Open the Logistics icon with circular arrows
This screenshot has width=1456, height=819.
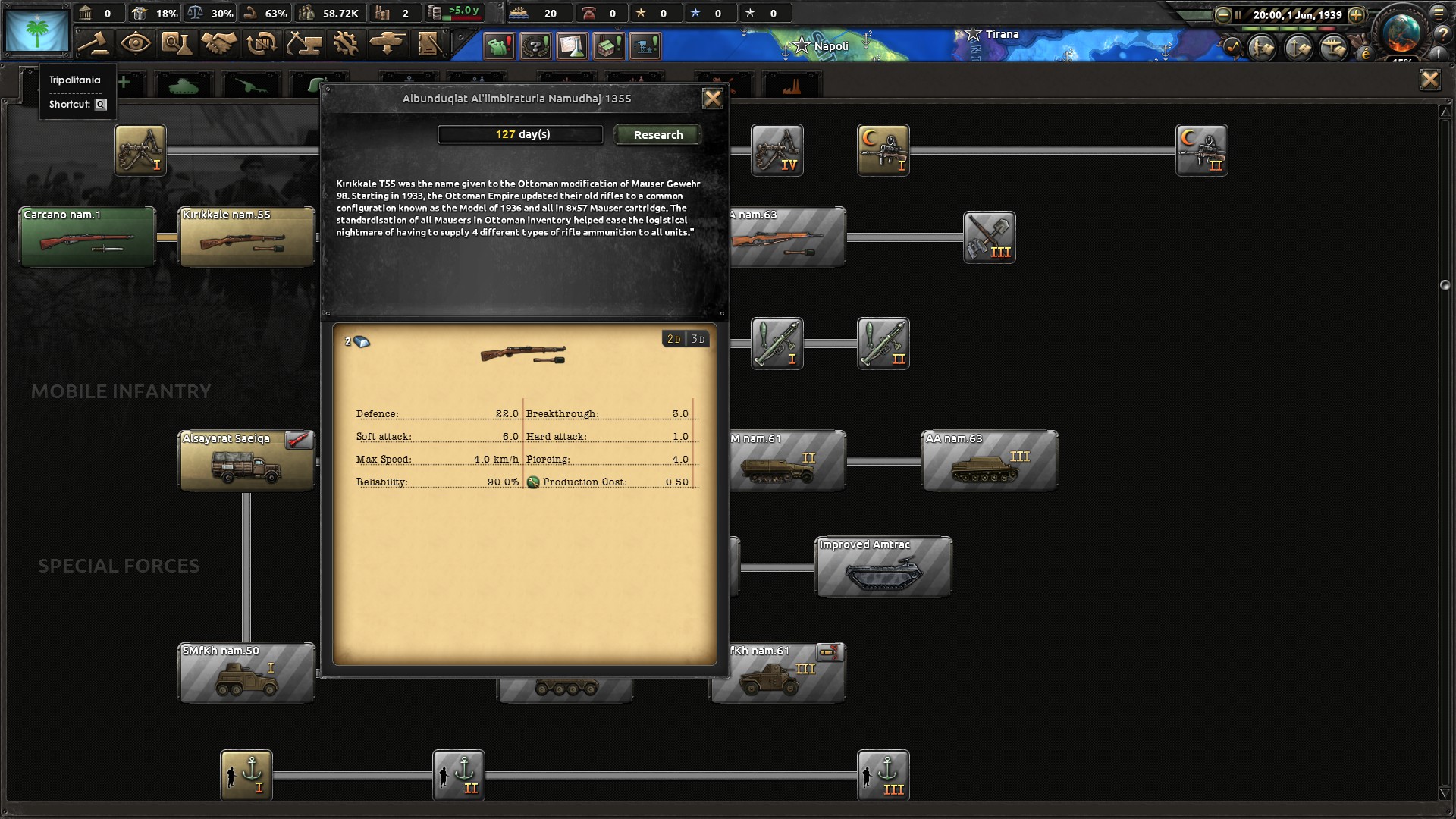[262, 45]
